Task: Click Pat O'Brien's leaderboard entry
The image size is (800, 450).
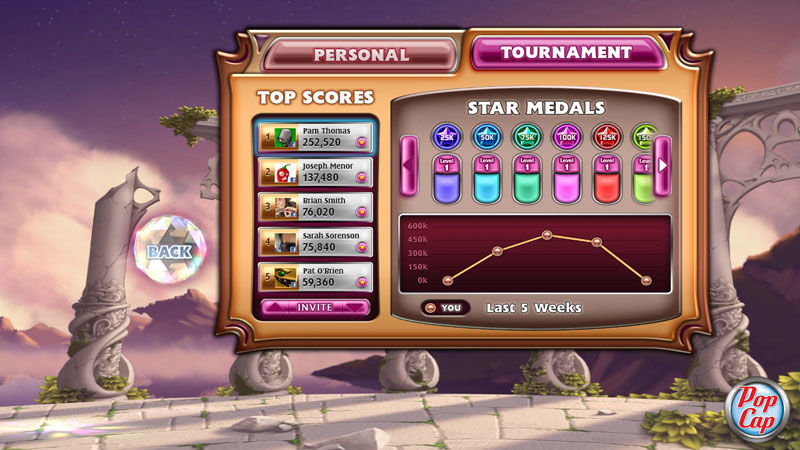Action: [x=315, y=277]
